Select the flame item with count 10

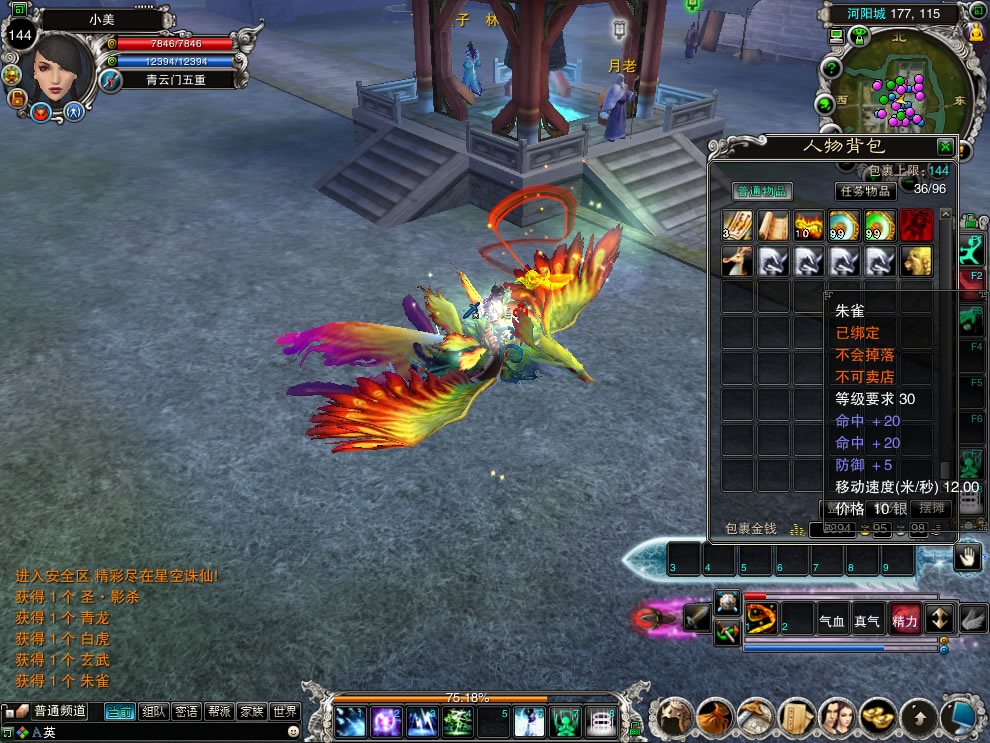(809, 226)
